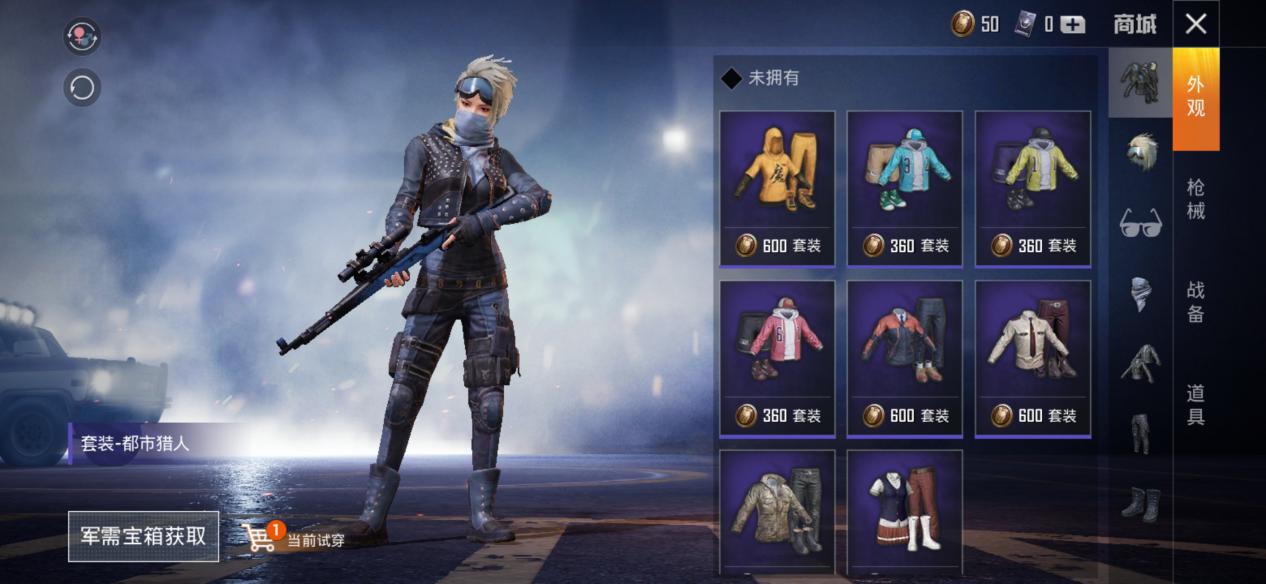Reset the character view with the circular arrow
The image size is (1266, 584).
click(82, 88)
